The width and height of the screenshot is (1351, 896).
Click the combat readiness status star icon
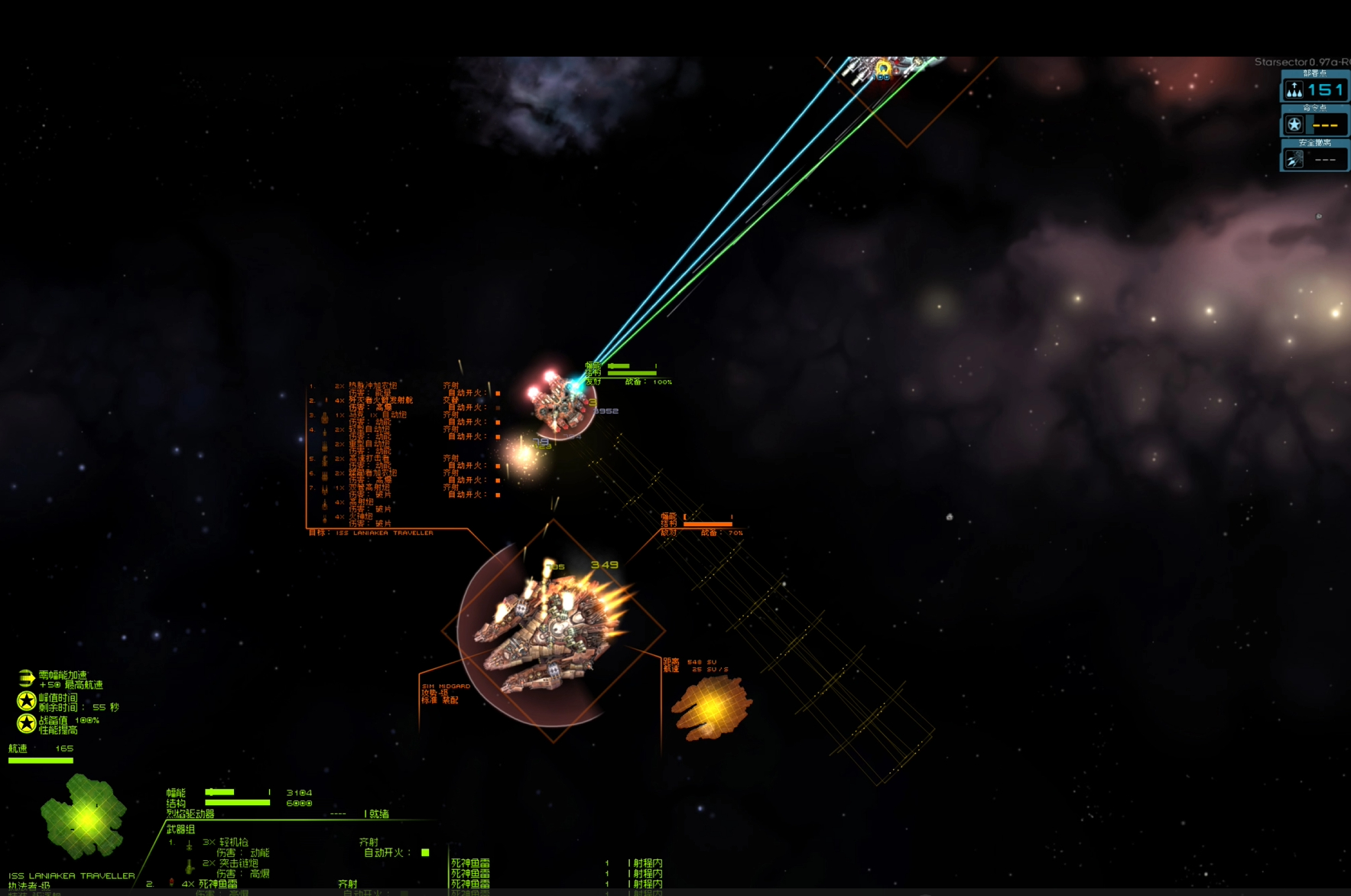tap(26, 723)
